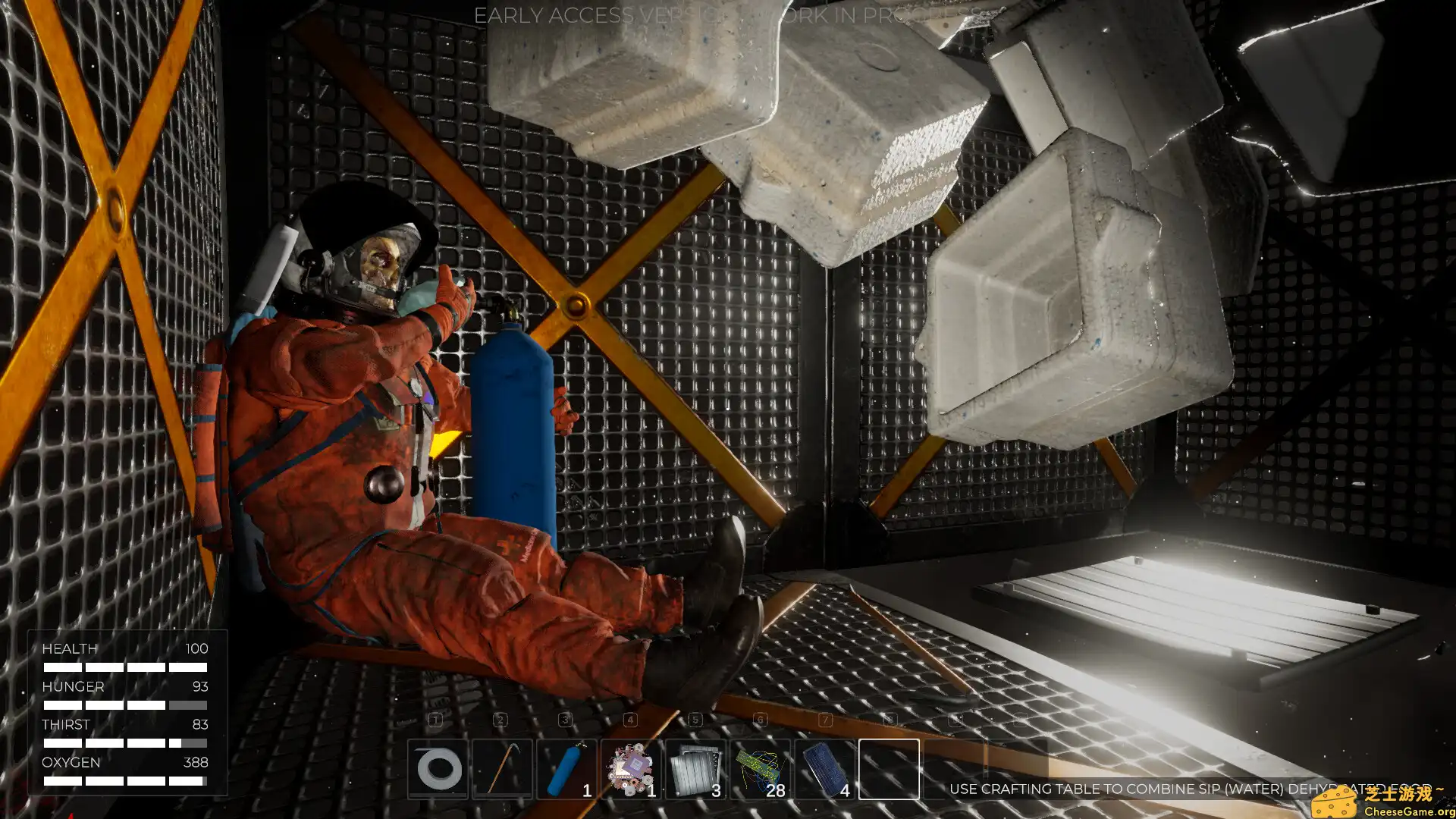Select the solar panel stack
The image size is (1456, 819).
824,769
